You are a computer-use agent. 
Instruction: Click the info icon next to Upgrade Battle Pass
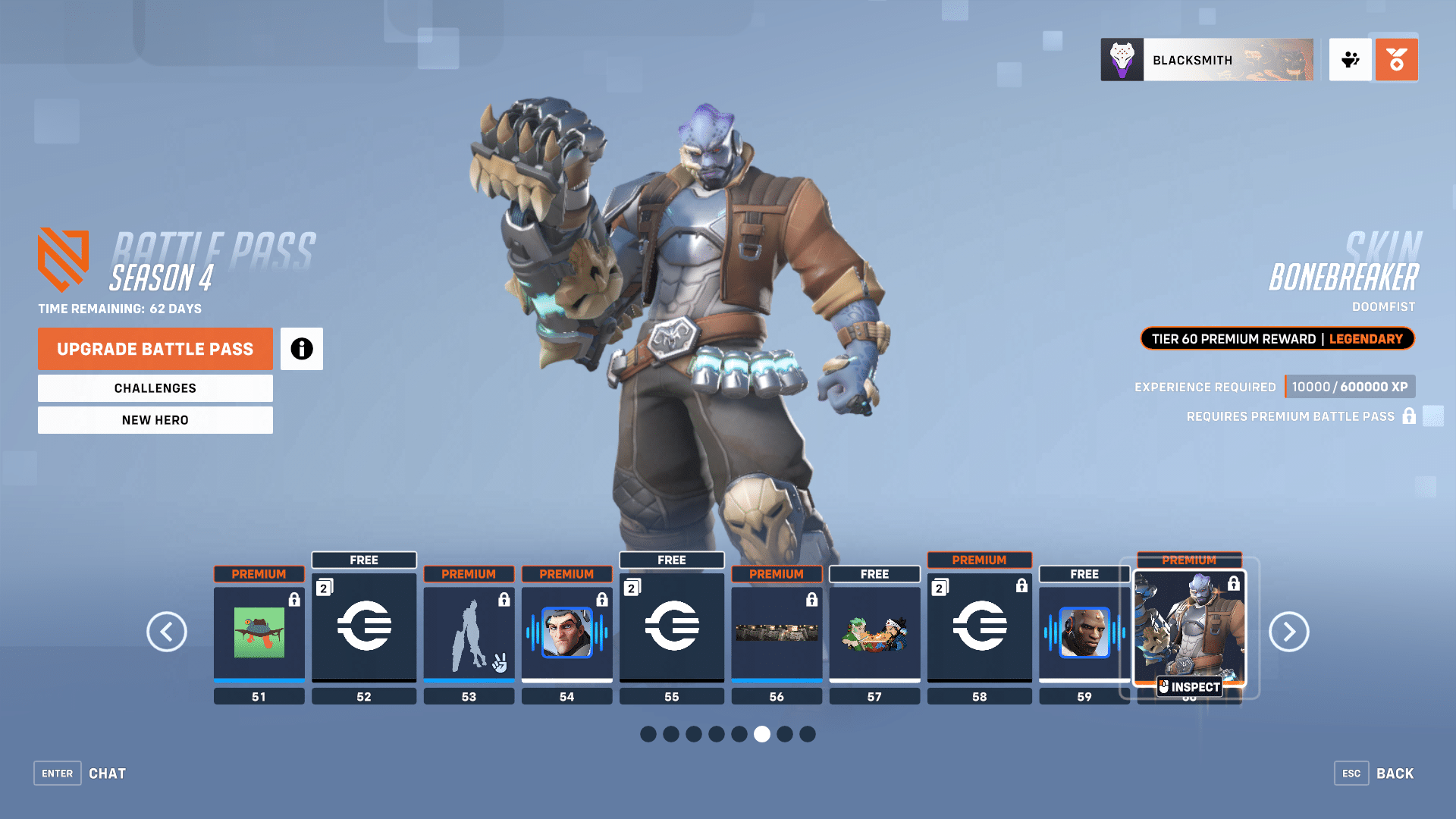pos(301,349)
